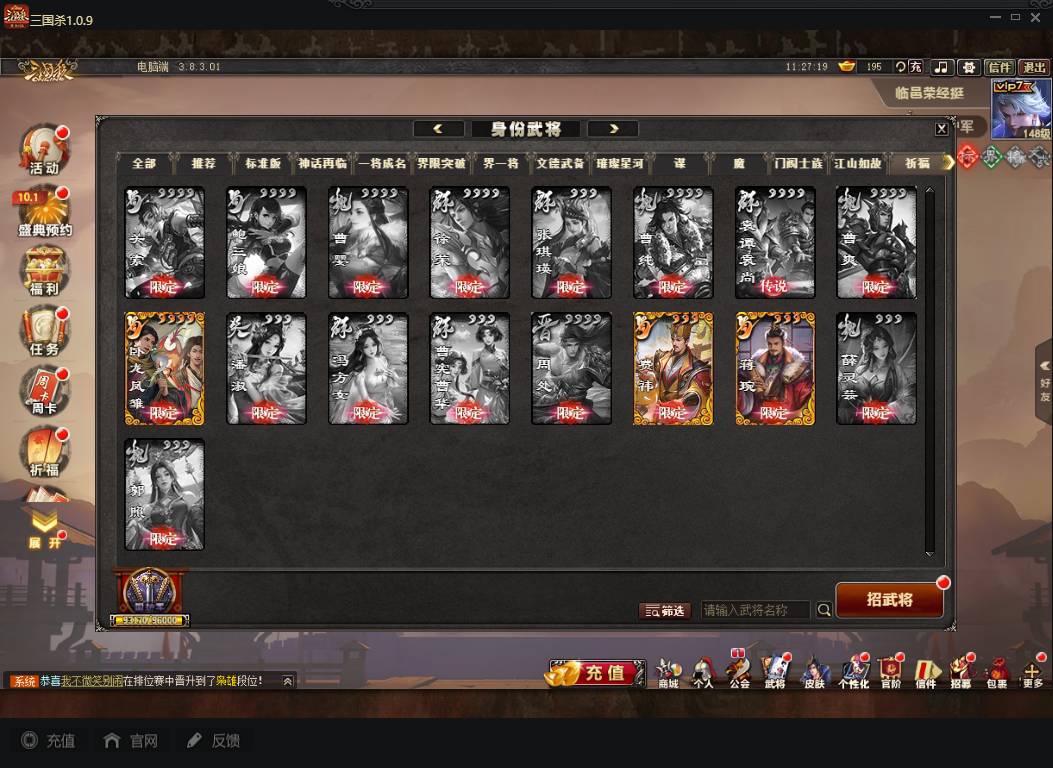Open the 充值 recharge button
The width and height of the screenshot is (1053, 768).
coord(596,673)
